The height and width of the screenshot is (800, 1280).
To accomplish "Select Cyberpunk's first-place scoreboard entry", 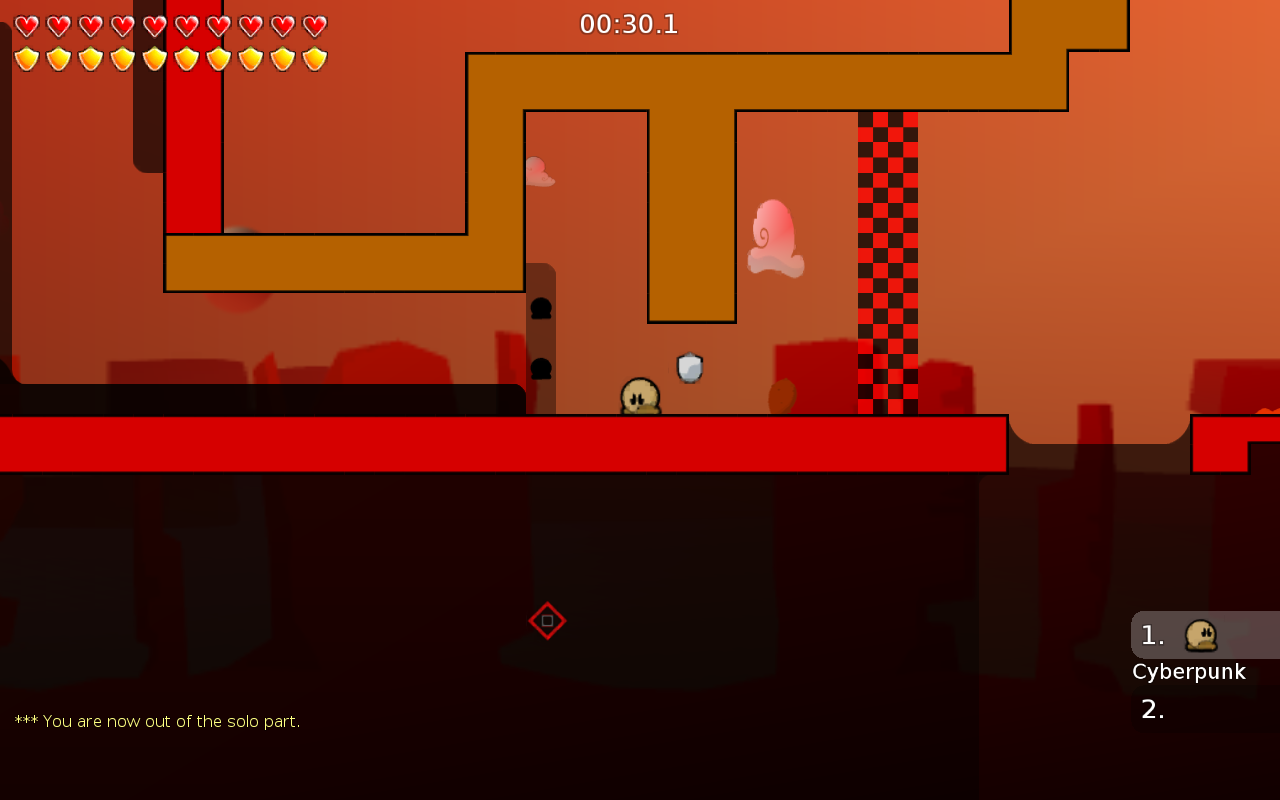I will click(1203, 636).
